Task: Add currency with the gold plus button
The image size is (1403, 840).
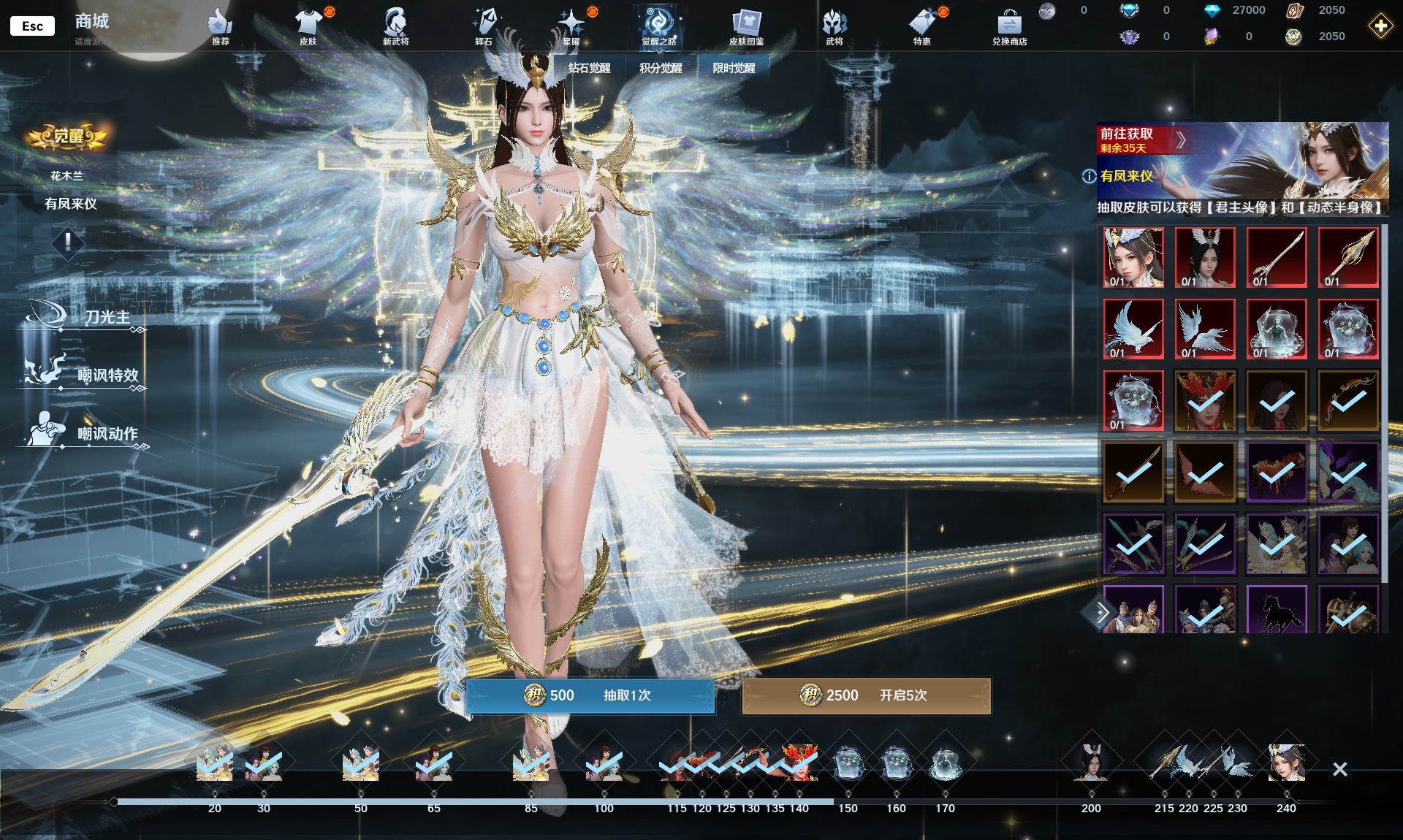Action: pyautogui.click(x=1380, y=27)
